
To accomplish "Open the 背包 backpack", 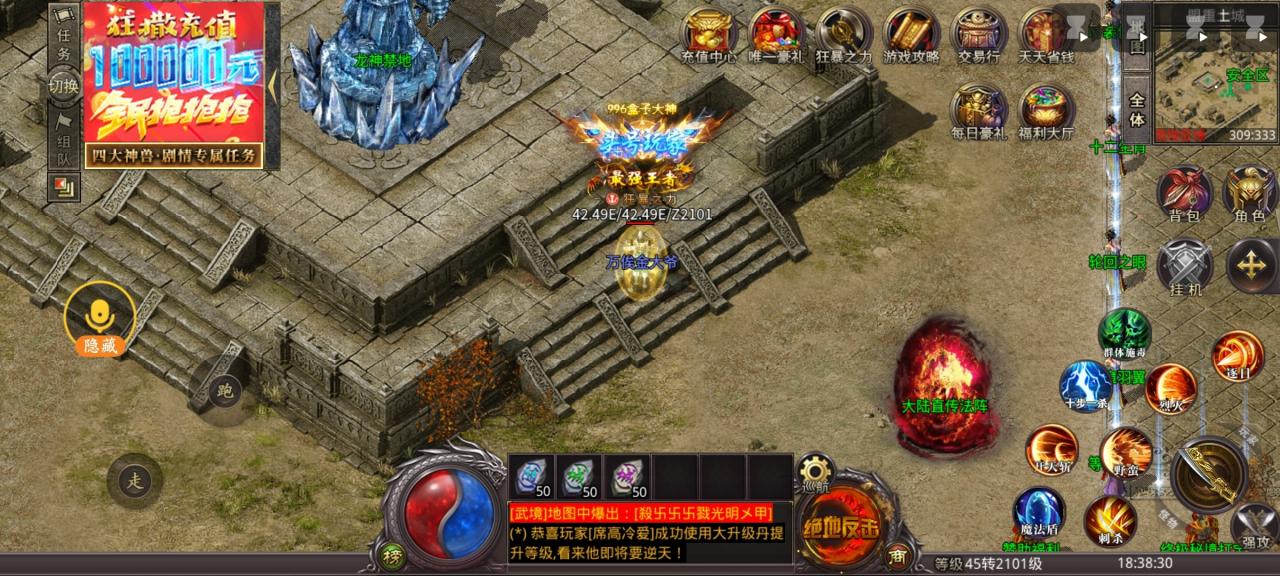I will pyautogui.click(x=1184, y=191).
